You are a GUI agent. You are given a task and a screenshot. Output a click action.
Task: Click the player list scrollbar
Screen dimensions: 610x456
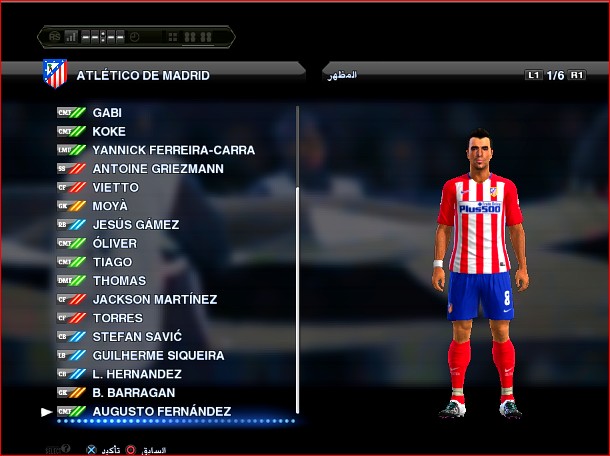click(298, 260)
